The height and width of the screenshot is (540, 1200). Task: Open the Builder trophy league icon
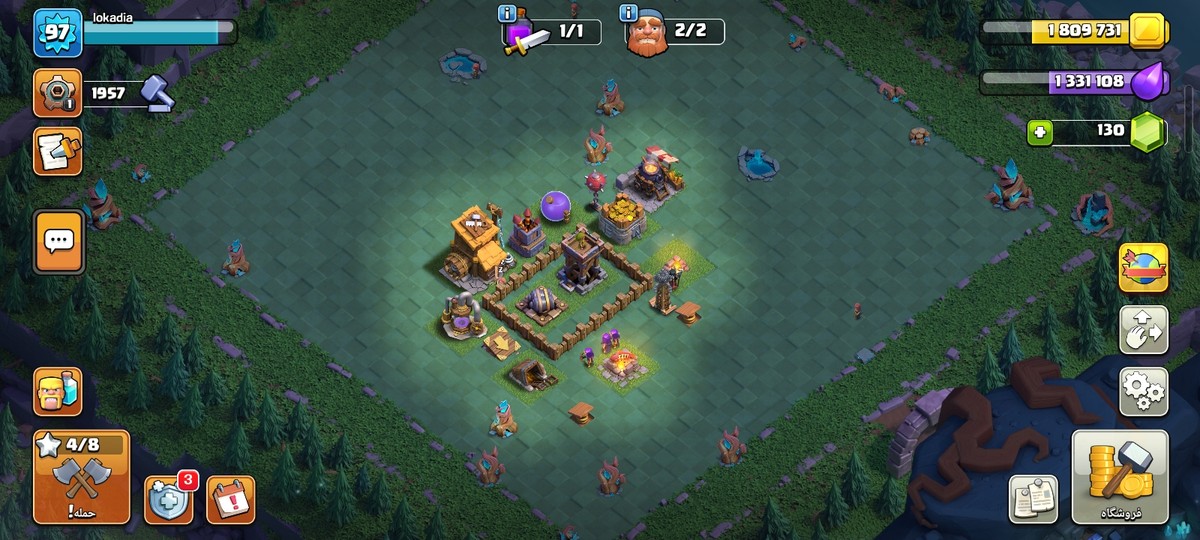tap(57, 93)
